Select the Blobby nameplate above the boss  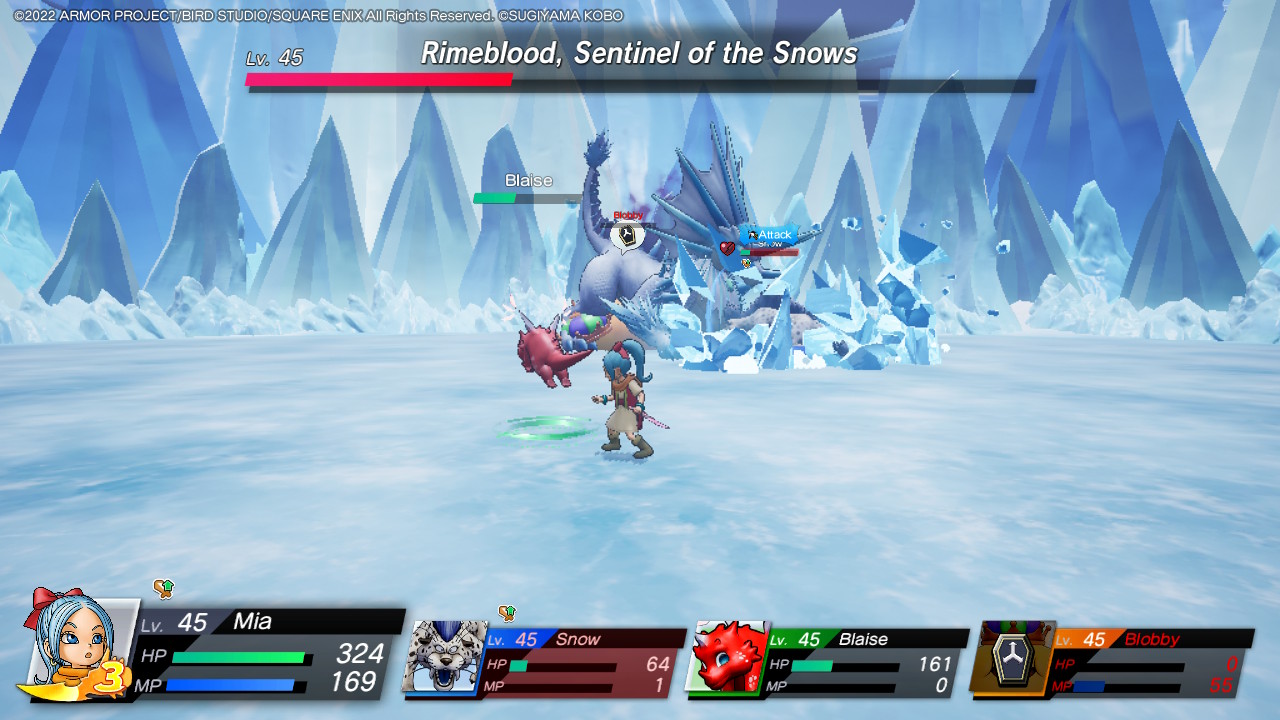pyautogui.click(x=628, y=214)
